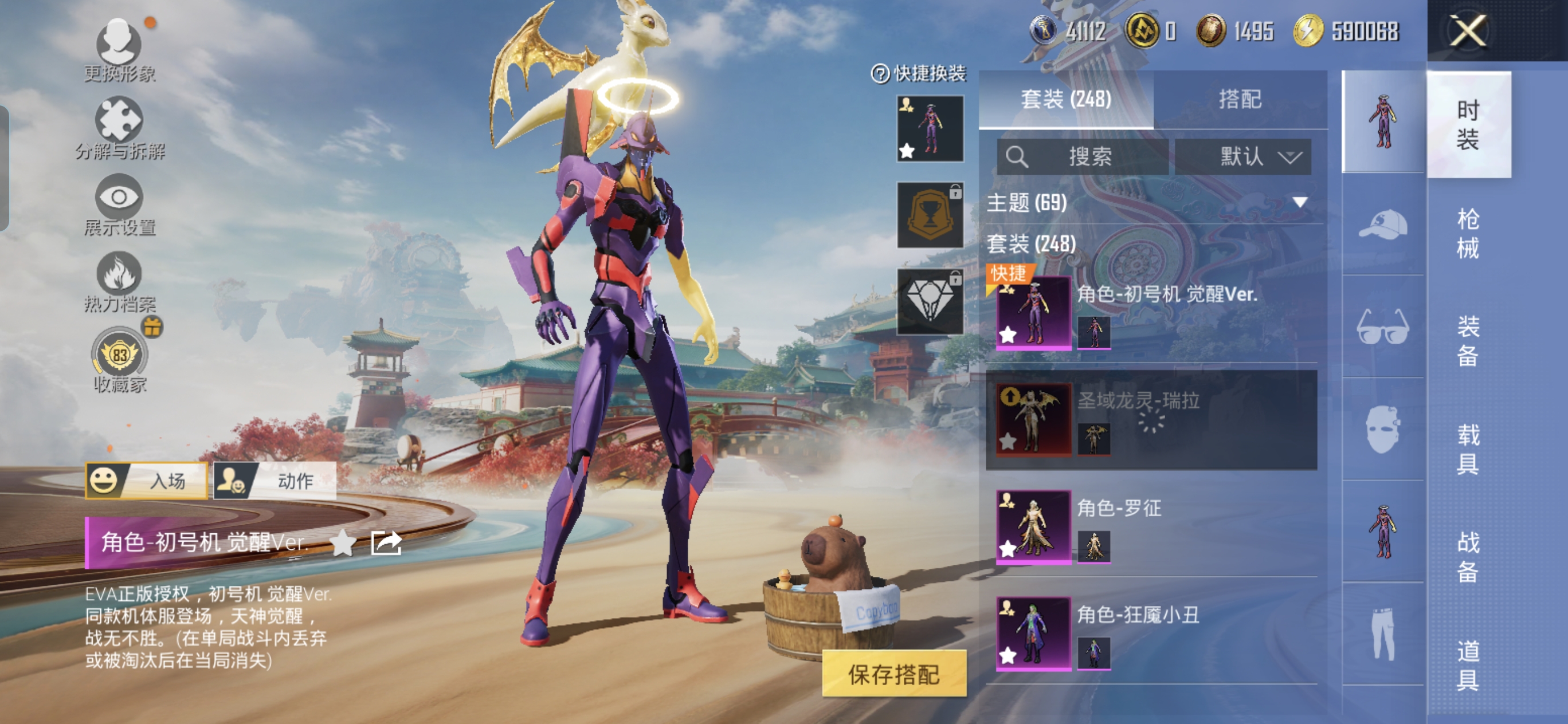Show 快捷换装 quick-change help
This screenshot has height=724, width=1568.
click(x=880, y=74)
